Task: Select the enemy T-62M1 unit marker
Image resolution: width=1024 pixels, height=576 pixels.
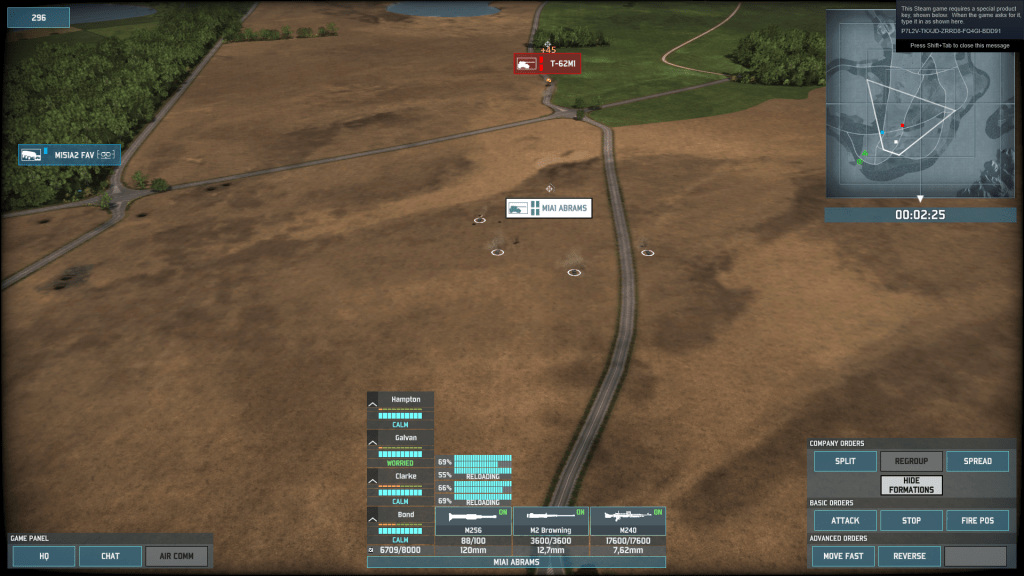Action: 547,64
